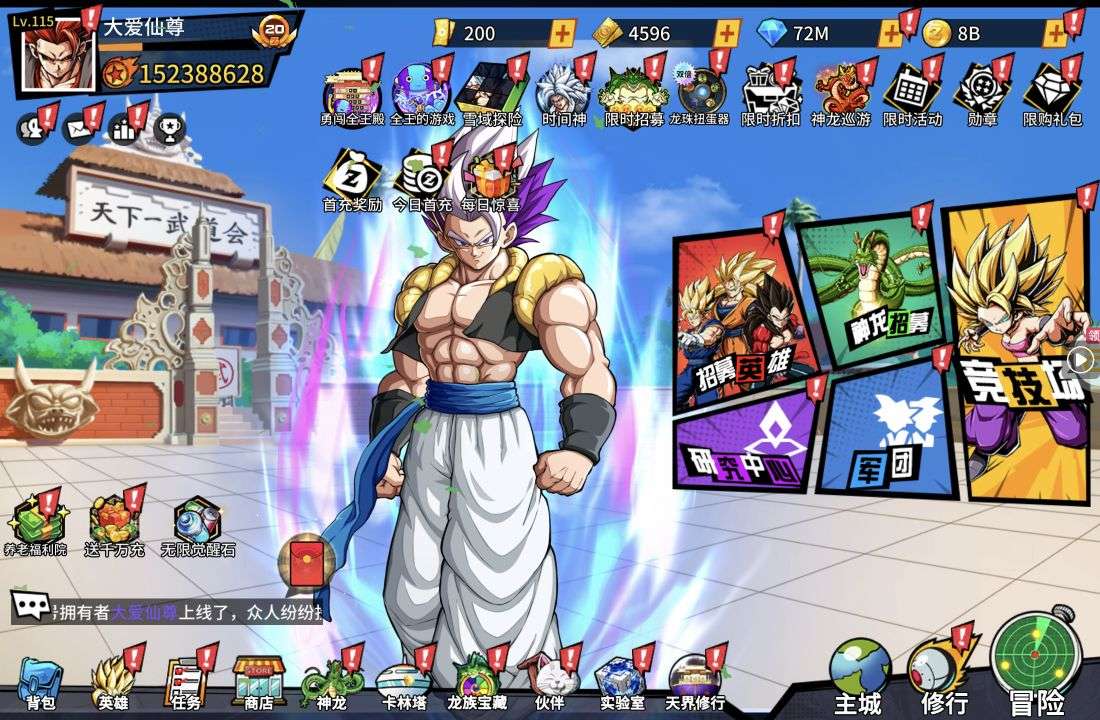This screenshot has width=1100, height=720.
Task: Open 卡林塔 tower
Action: point(404,683)
